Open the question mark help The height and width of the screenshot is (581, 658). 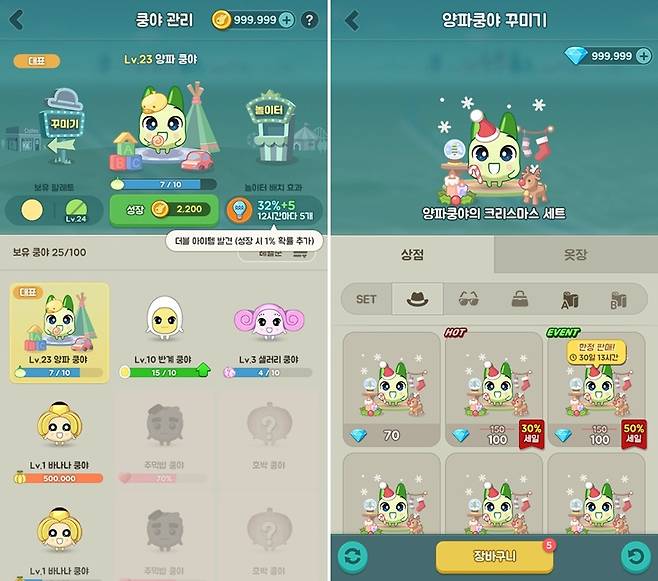coord(310,20)
